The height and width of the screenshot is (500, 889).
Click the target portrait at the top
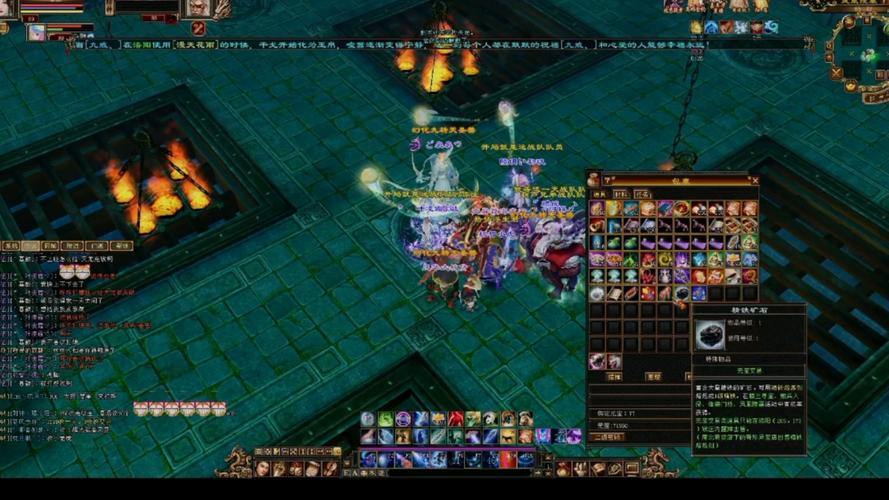coord(198,8)
